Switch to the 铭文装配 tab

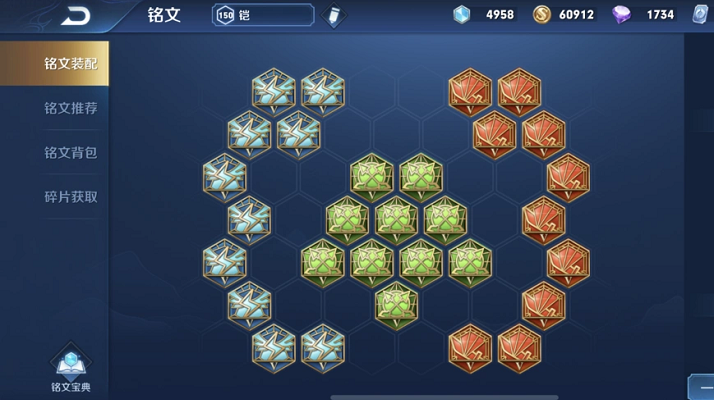coord(70,63)
